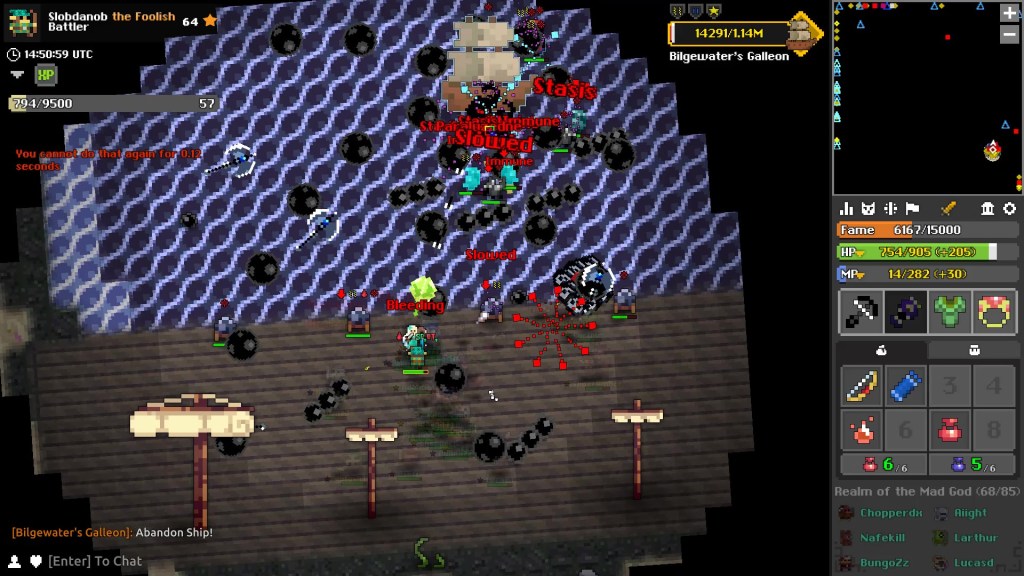Select the equipped black bow weapon slot
1024x576 pixels.
859,313
